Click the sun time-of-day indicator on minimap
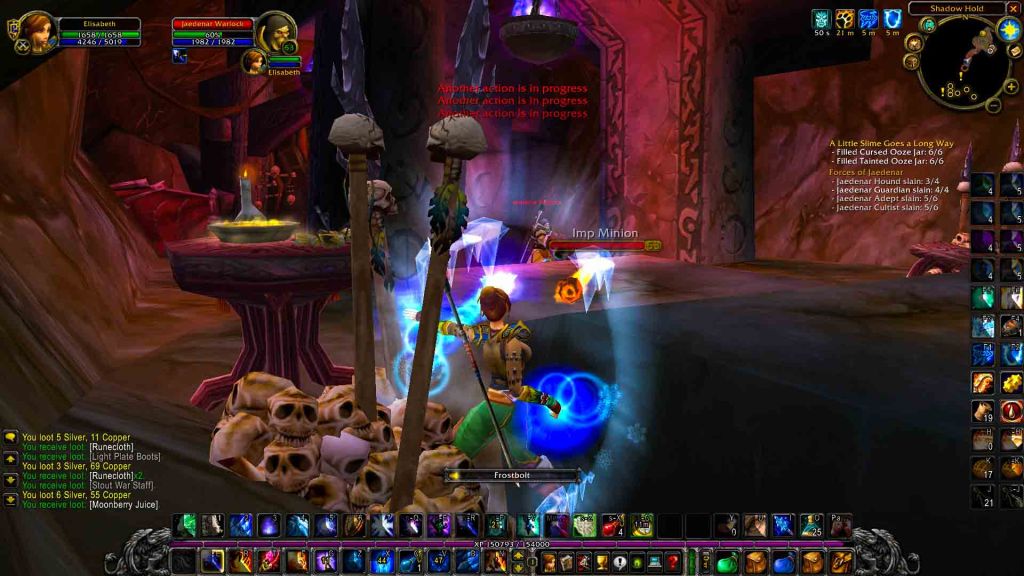 (x=1007, y=28)
